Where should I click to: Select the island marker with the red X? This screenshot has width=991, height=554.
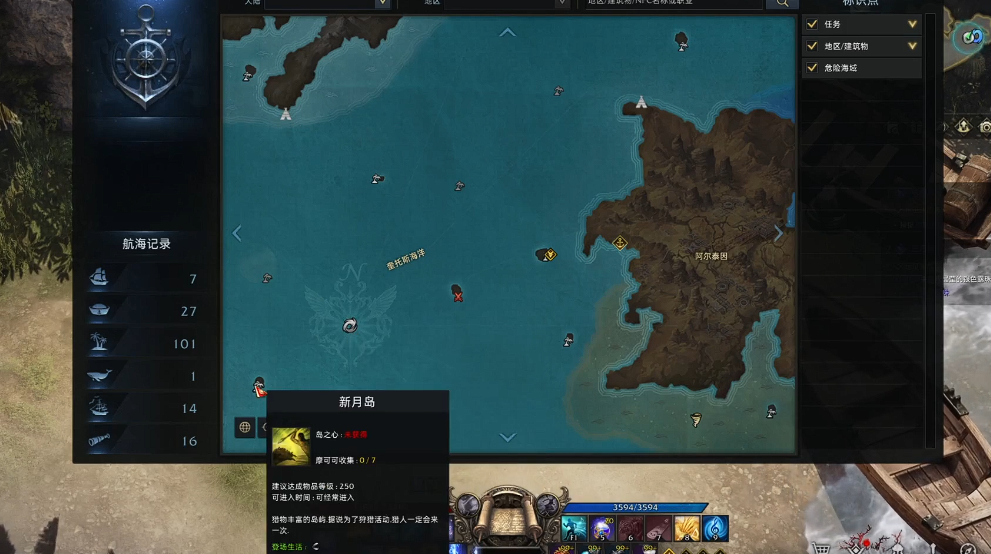point(457,291)
